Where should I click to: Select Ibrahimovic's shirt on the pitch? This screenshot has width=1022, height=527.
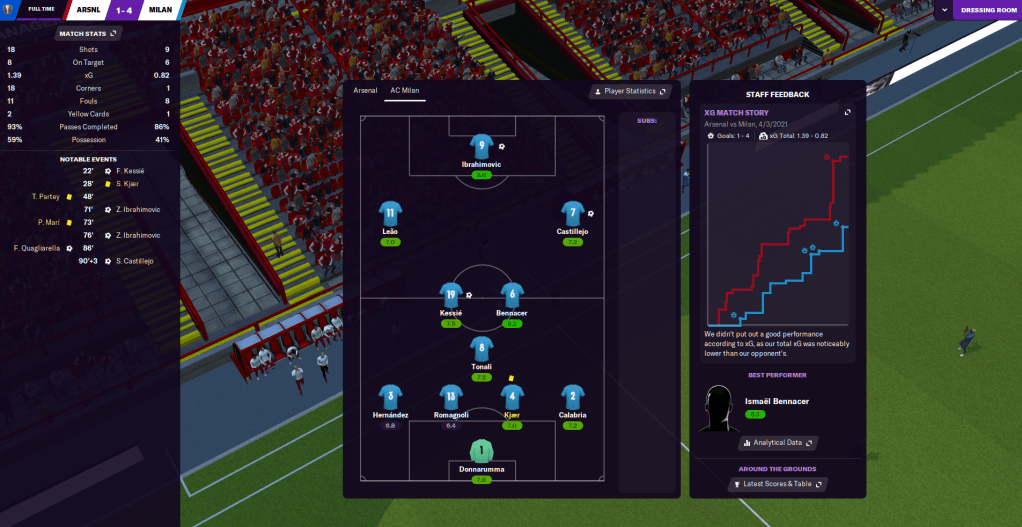(481, 147)
